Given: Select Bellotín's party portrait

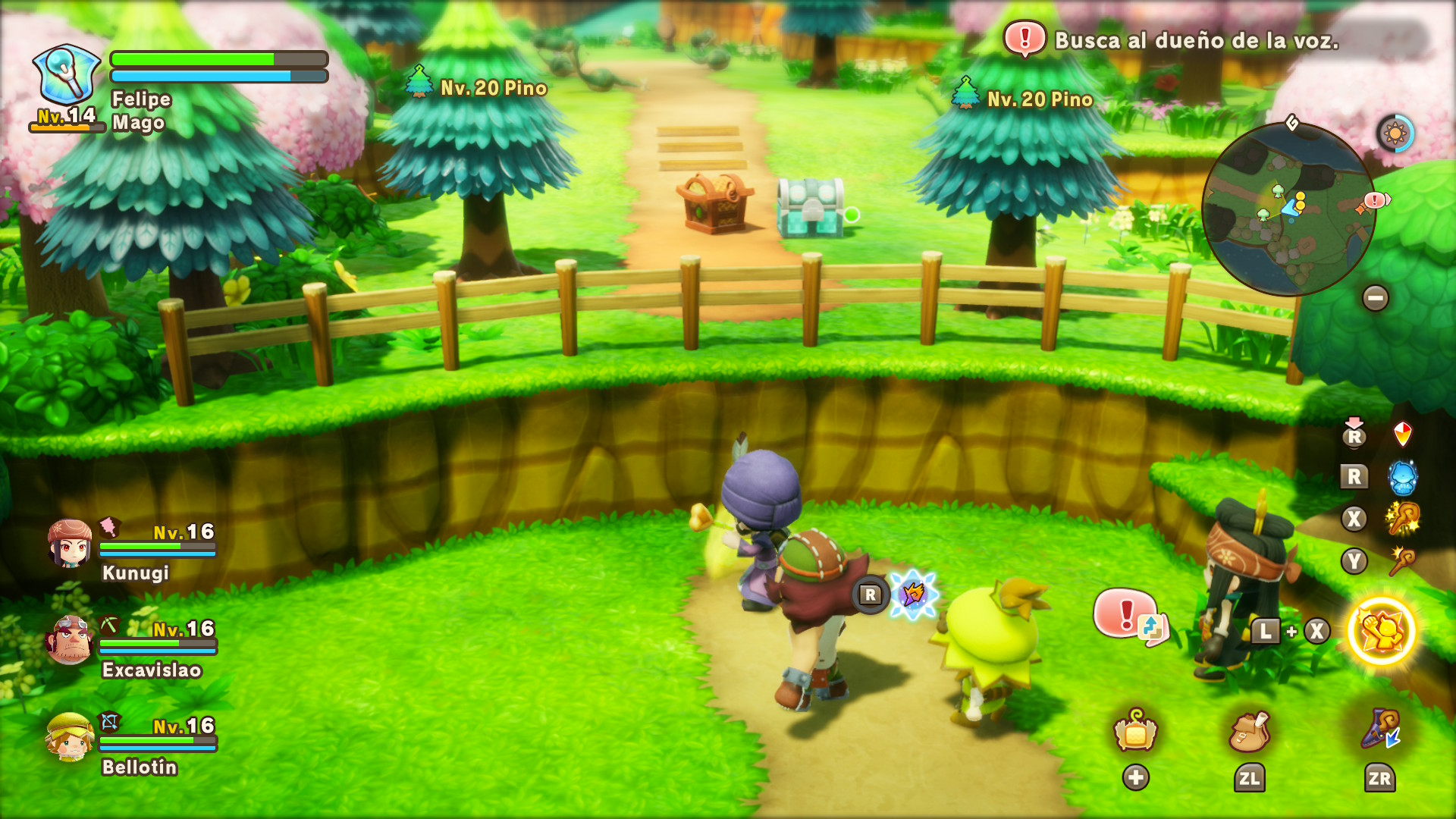Looking at the screenshot, I should (x=70, y=737).
